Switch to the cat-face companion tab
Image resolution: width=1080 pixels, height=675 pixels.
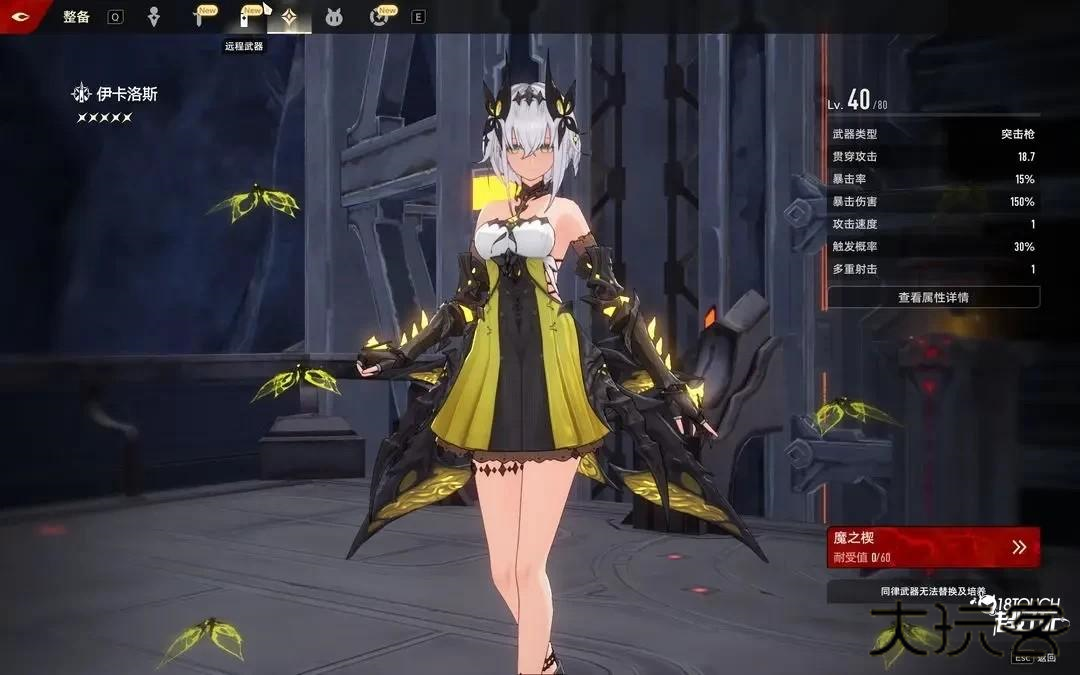pyautogui.click(x=334, y=17)
